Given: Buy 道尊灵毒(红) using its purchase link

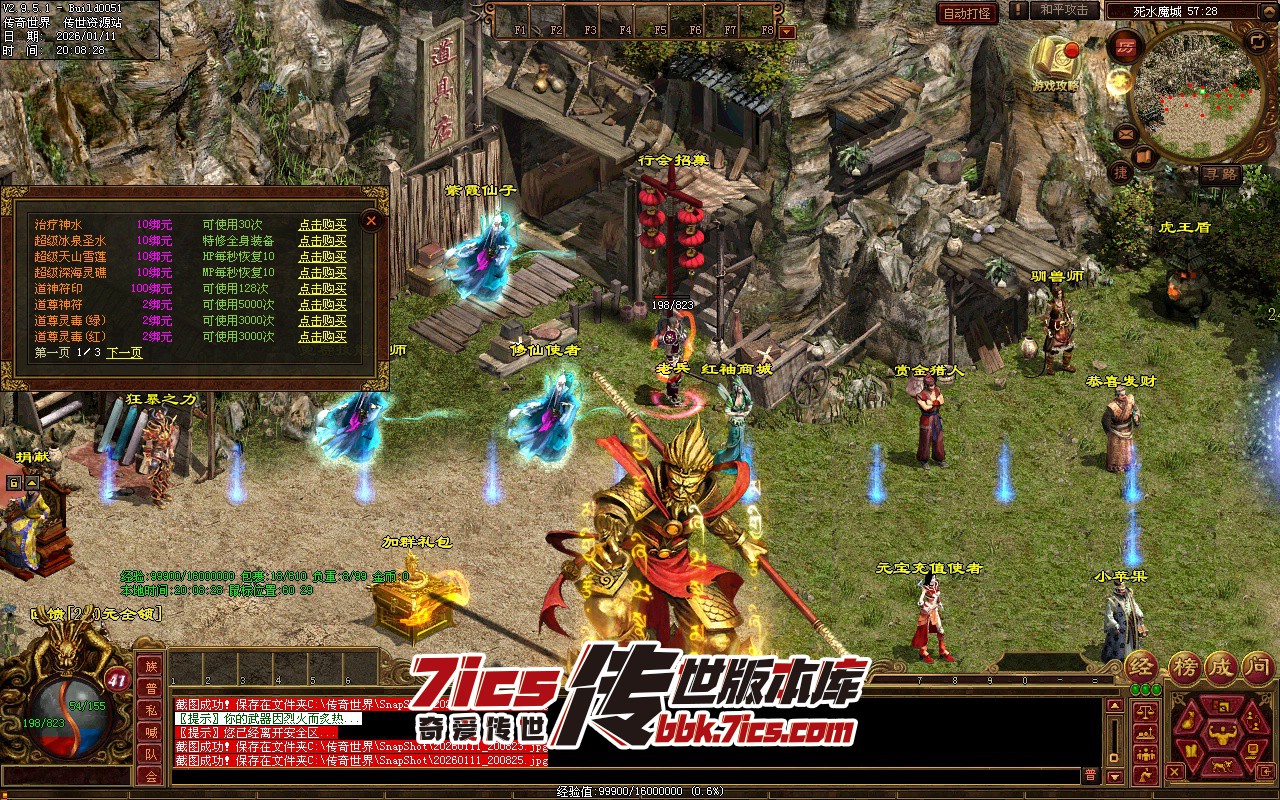Looking at the screenshot, I should (x=322, y=337).
